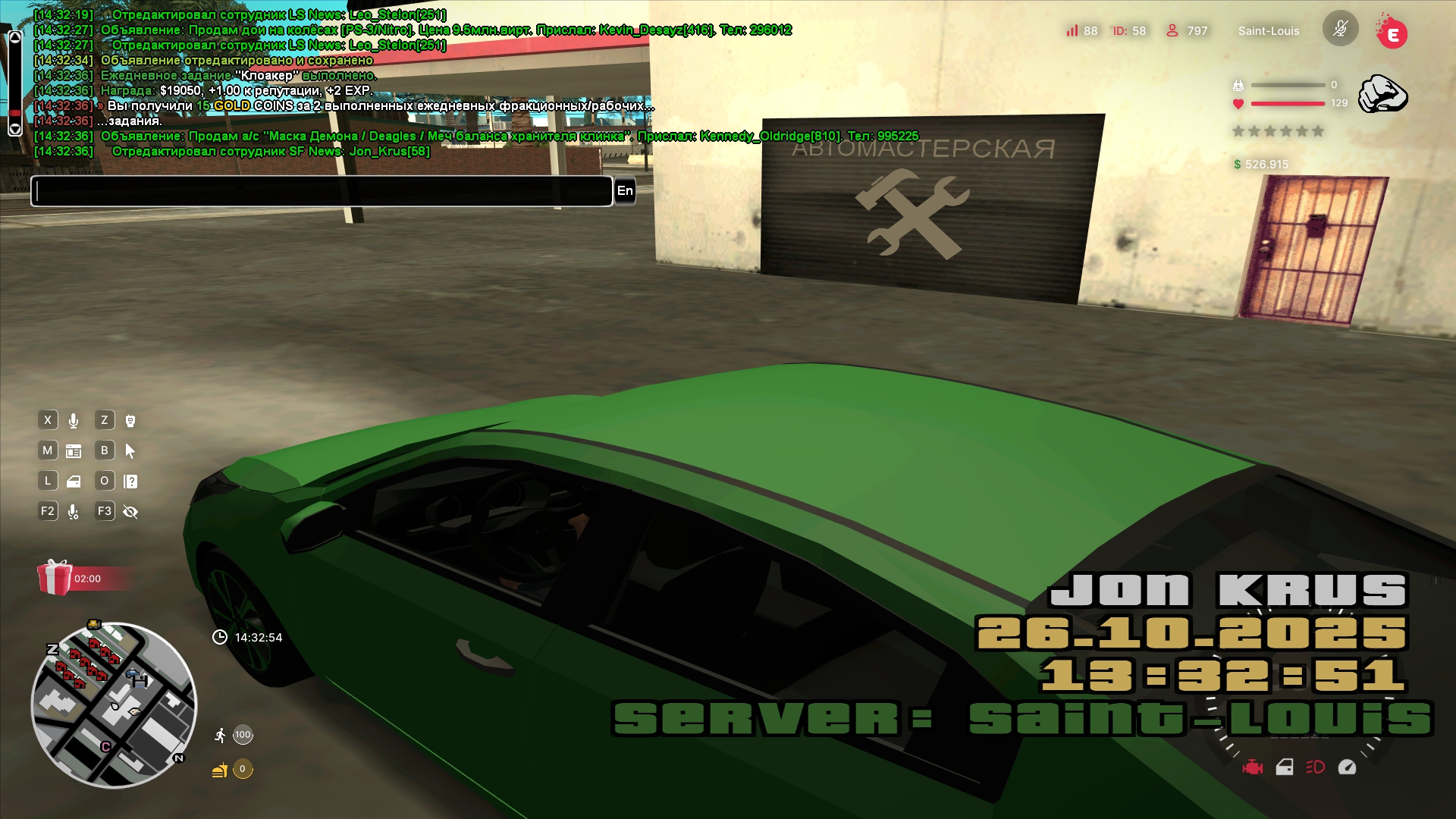
Task: Focus the chat text input field
Action: point(322,191)
